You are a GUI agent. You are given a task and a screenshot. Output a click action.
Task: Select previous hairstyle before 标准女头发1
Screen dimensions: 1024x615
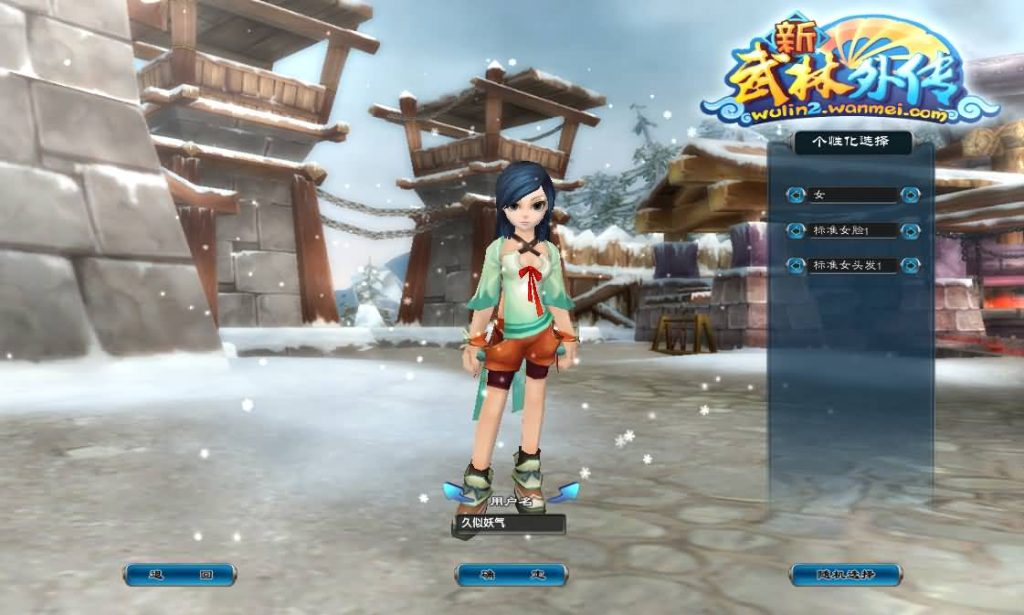(x=796, y=266)
